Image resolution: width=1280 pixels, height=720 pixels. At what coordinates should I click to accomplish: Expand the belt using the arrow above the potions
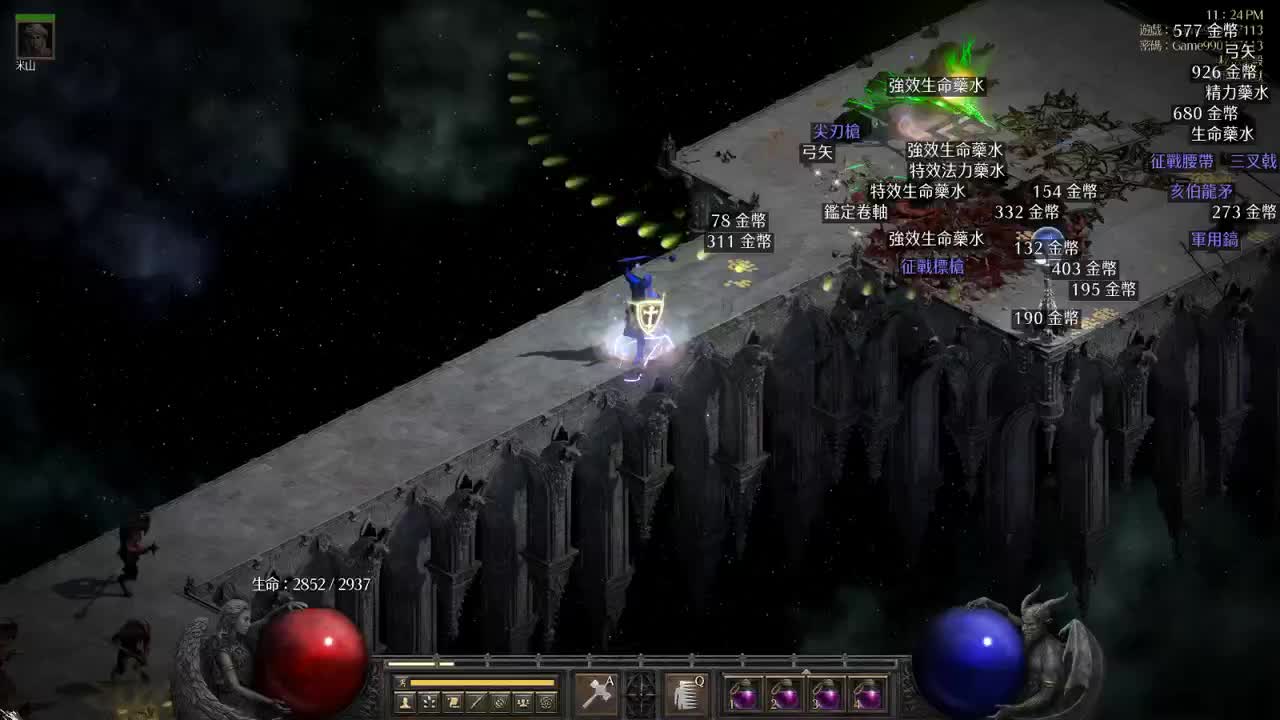coord(806,670)
